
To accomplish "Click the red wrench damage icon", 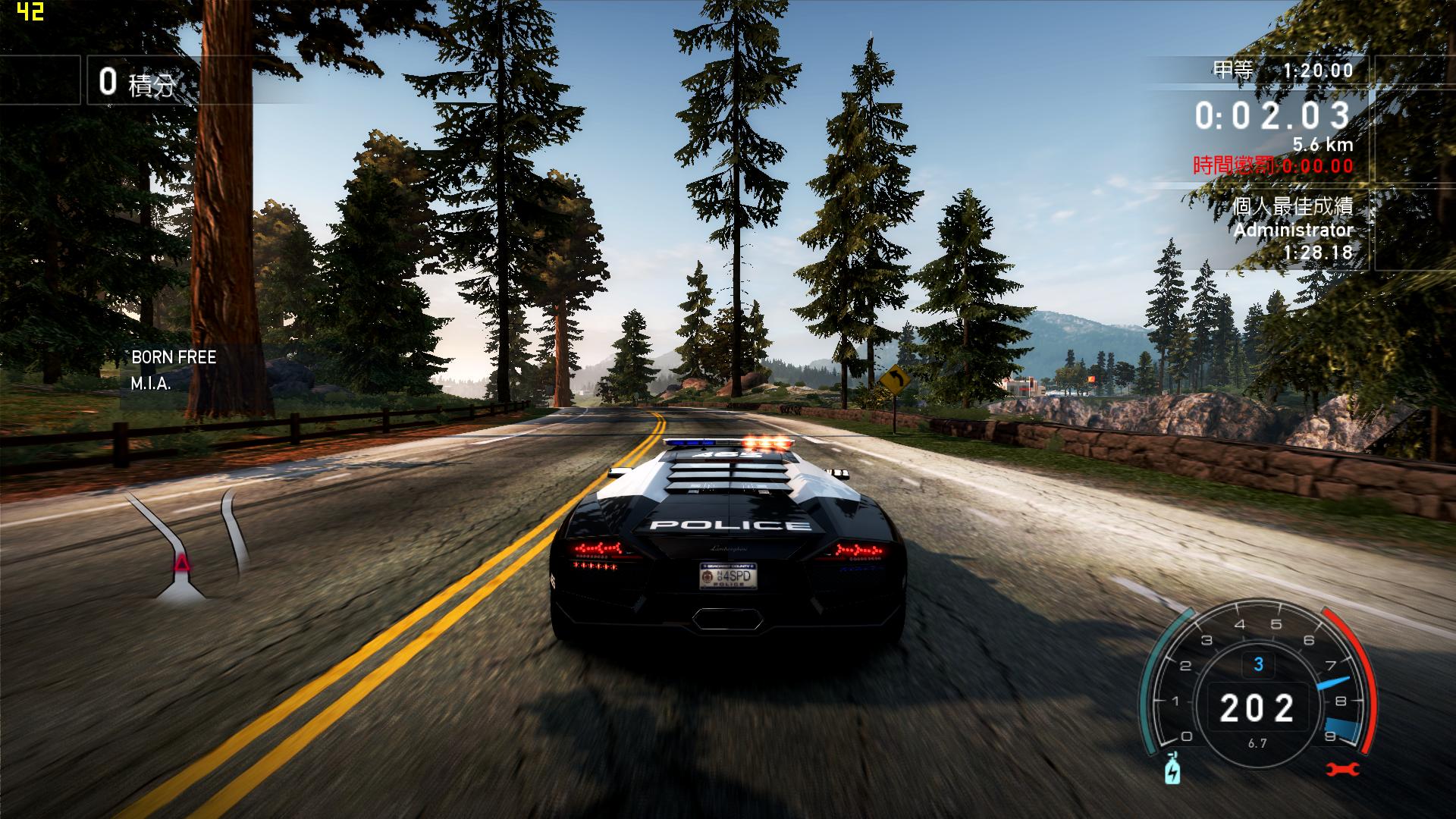I will point(1343,769).
